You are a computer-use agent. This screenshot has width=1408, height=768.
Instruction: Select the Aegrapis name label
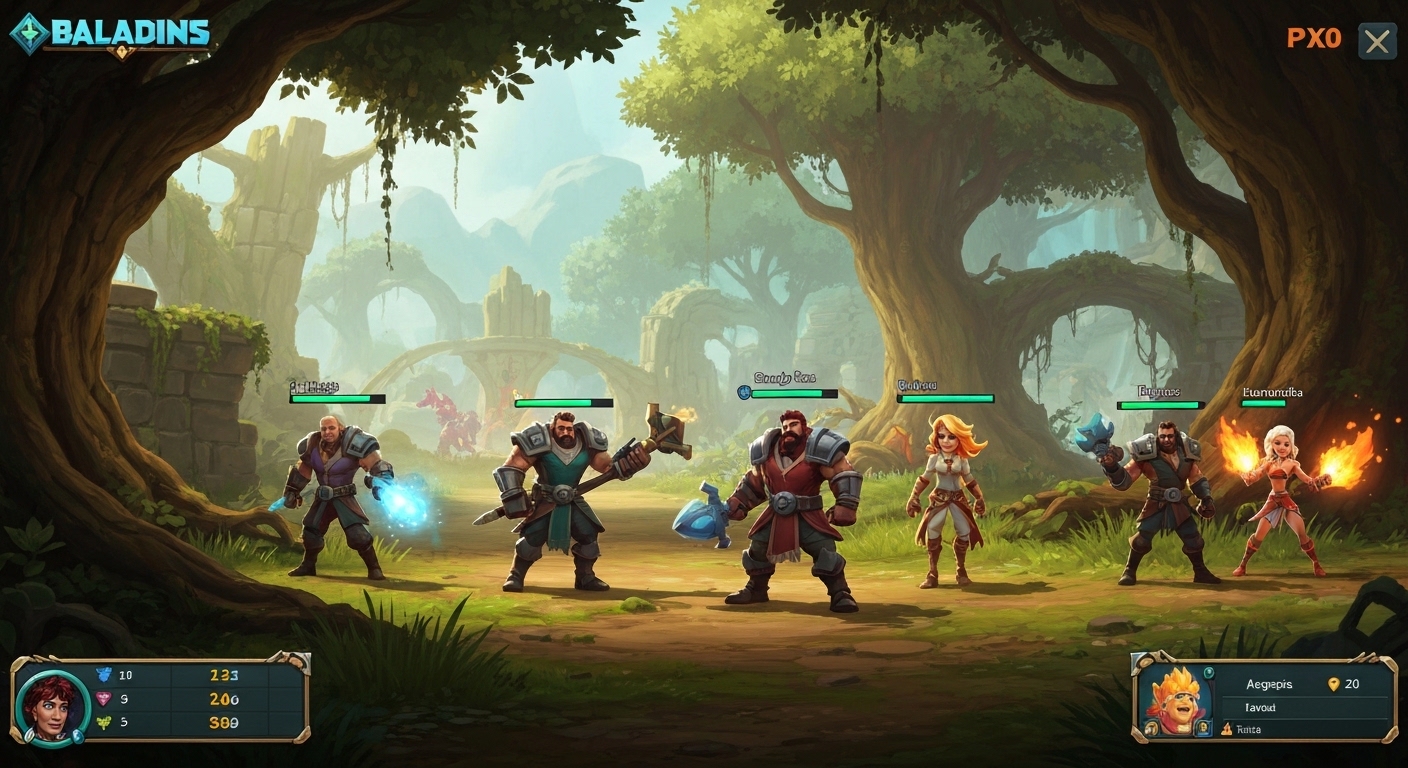click(x=1269, y=684)
